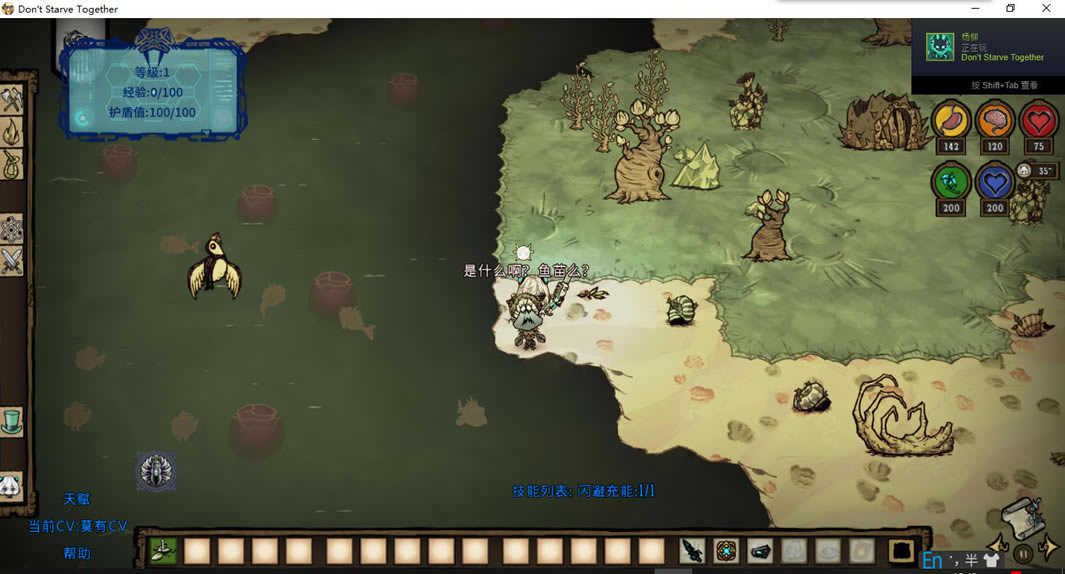Minimize the Don't Starve Together window

tap(975, 9)
